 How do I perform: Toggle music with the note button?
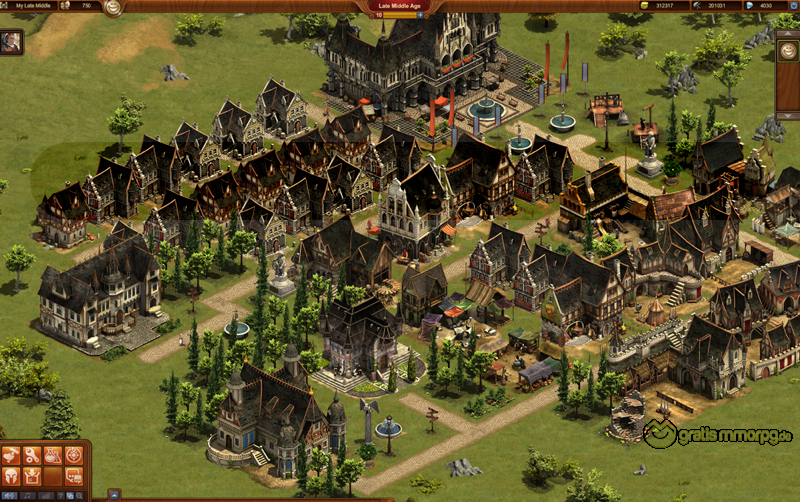point(28,496)
